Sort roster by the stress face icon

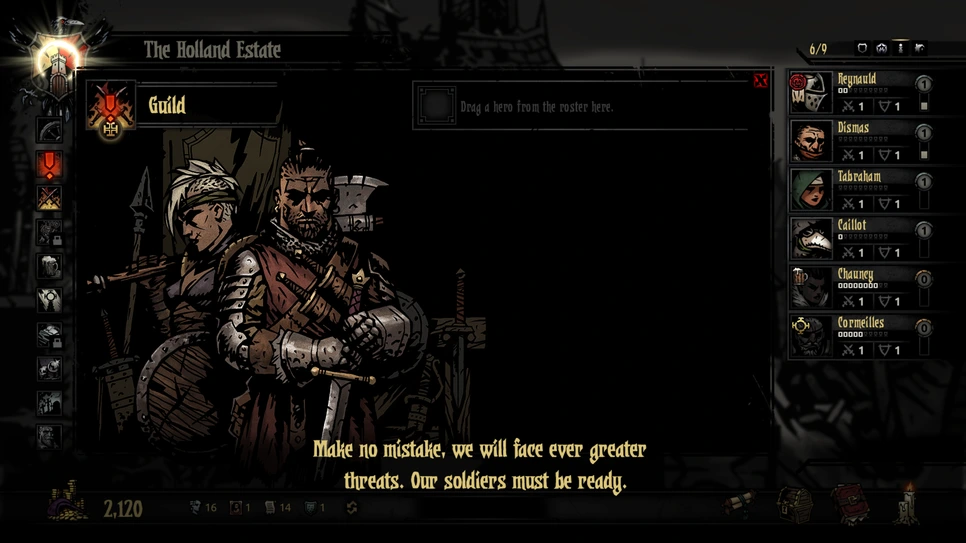pyautogui.click(x=881, y=48)
